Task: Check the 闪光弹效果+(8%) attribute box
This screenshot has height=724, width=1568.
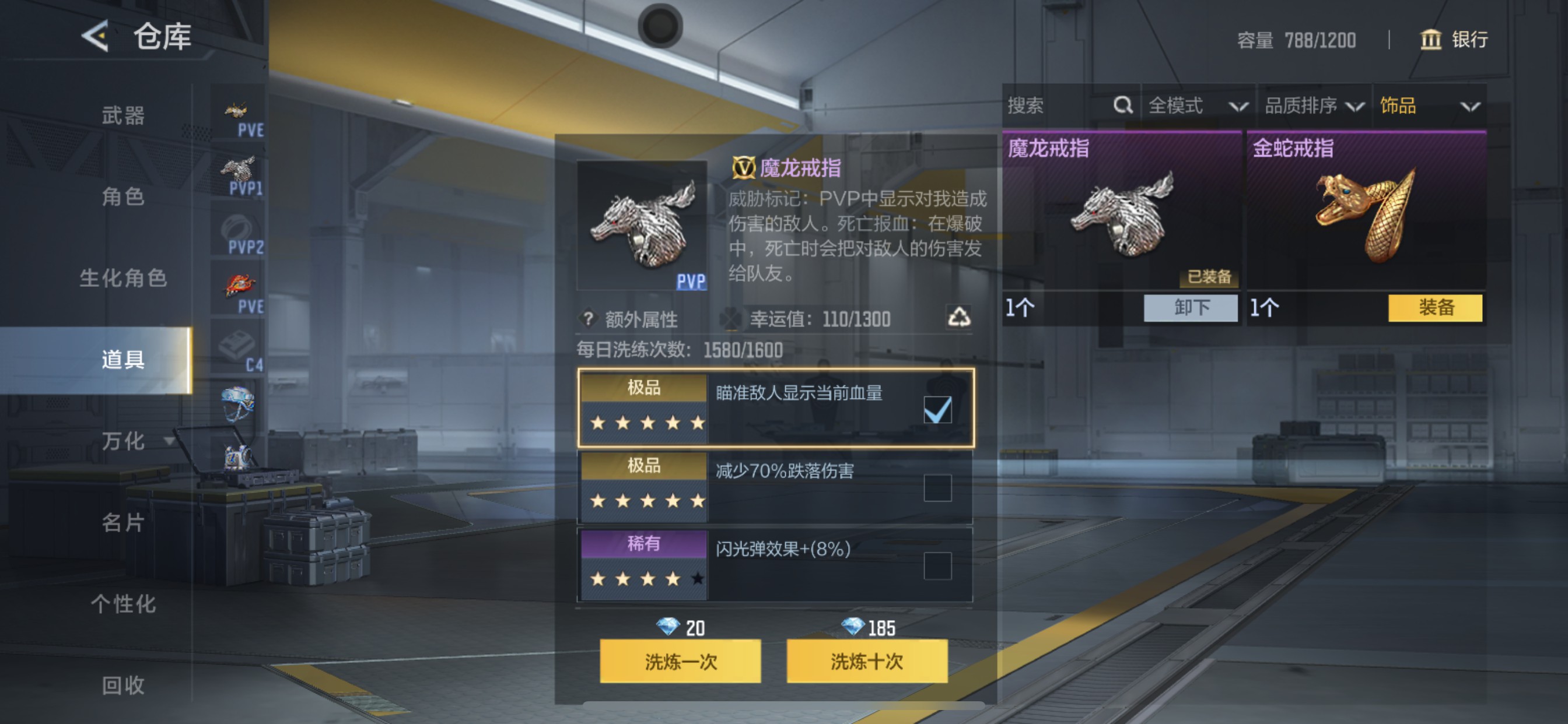Action: [x=937, y=565]
